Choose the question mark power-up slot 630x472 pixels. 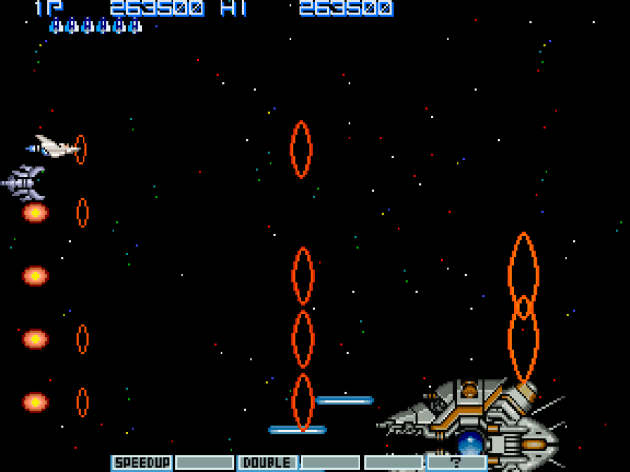click(456, 463)
